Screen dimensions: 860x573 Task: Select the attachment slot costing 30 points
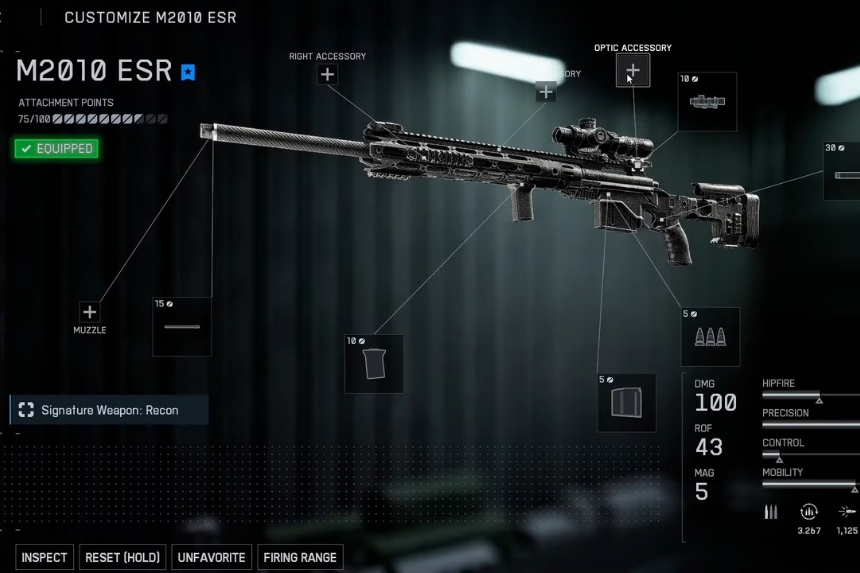pos(842,170)
